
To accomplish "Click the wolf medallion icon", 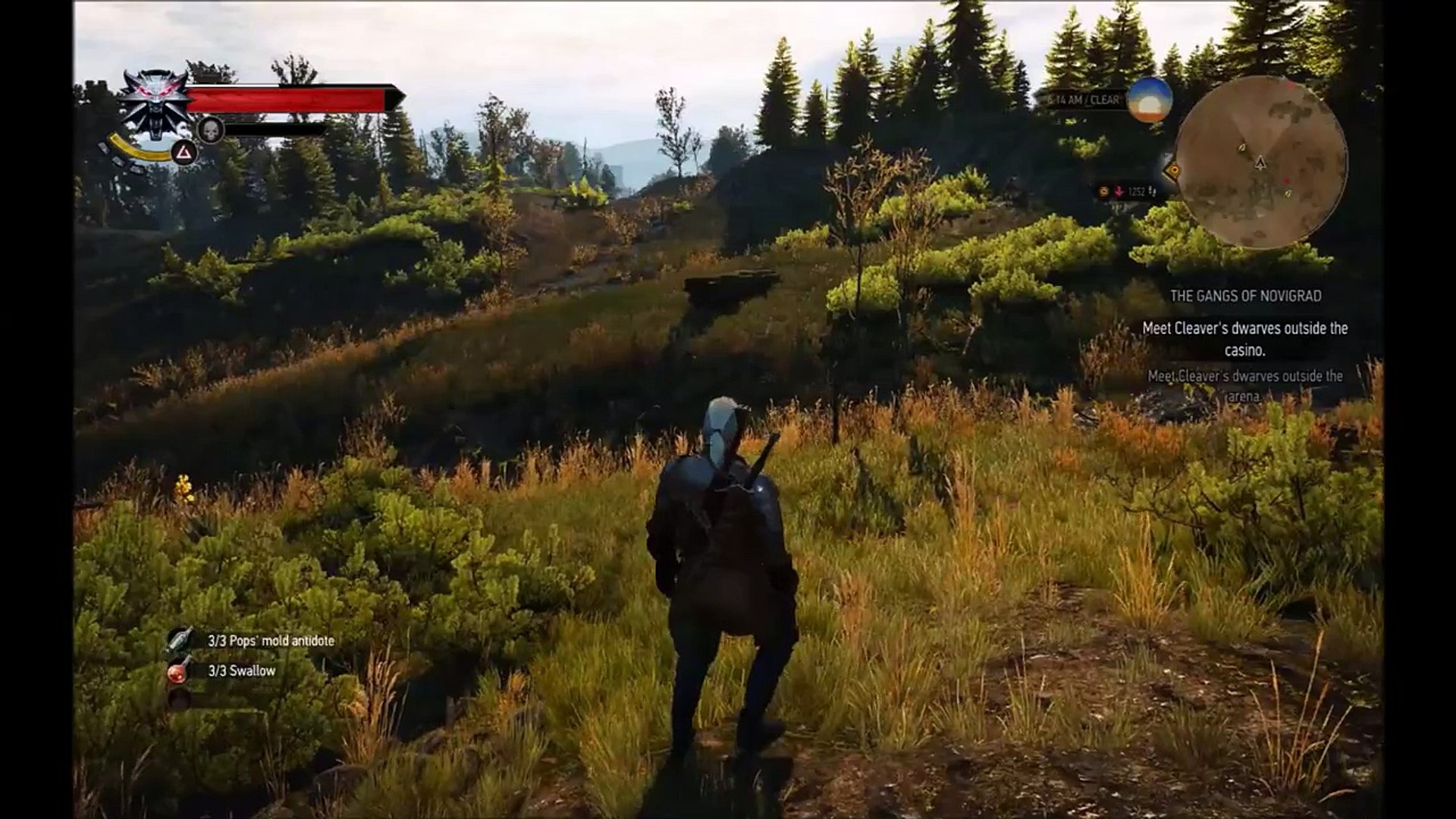I will pos(156,103).
